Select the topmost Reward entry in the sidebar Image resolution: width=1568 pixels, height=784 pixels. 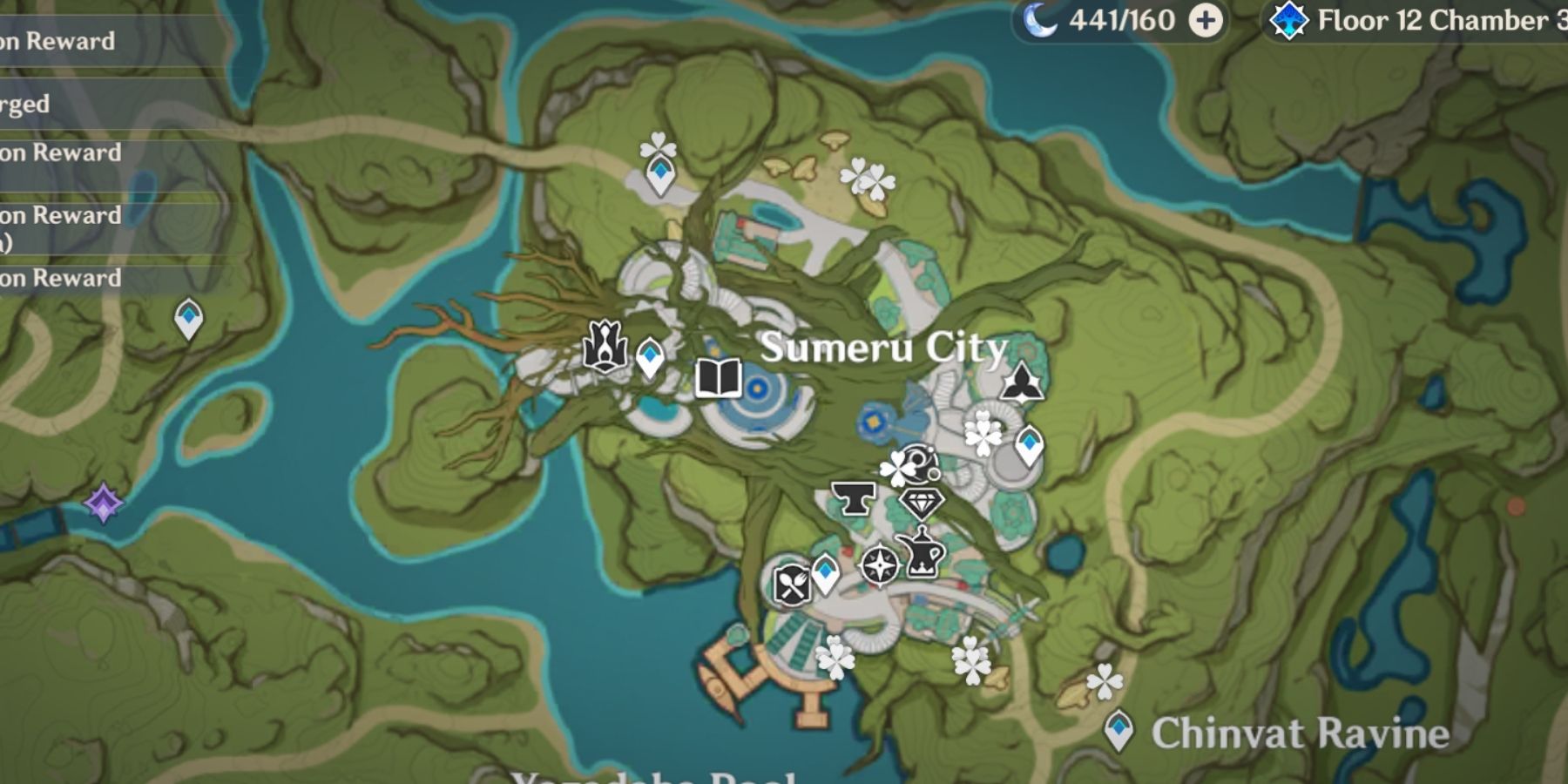[x=61, y=39]
